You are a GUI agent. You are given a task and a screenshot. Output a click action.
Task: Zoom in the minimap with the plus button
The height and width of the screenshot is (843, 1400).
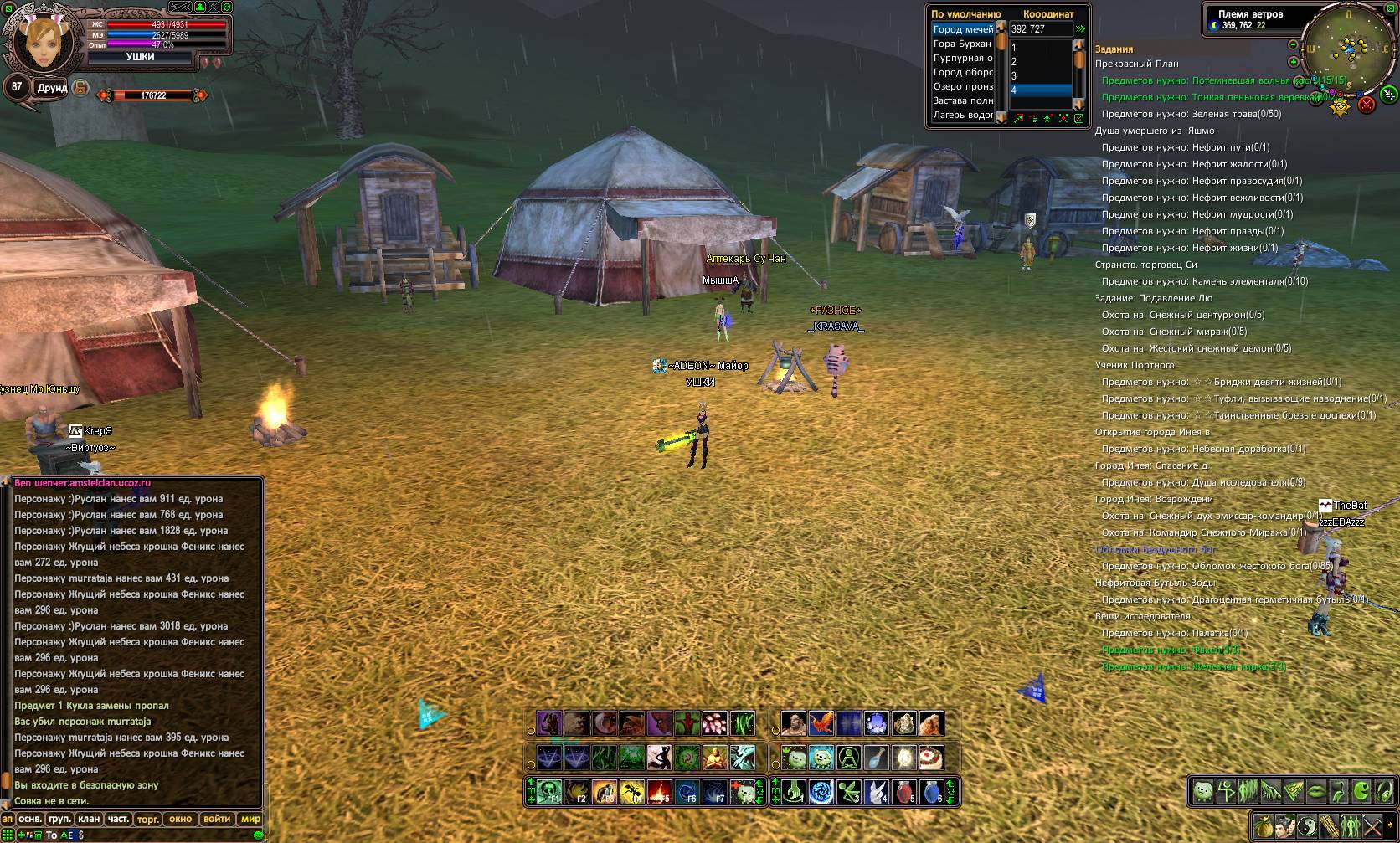tap(1293, 62)
